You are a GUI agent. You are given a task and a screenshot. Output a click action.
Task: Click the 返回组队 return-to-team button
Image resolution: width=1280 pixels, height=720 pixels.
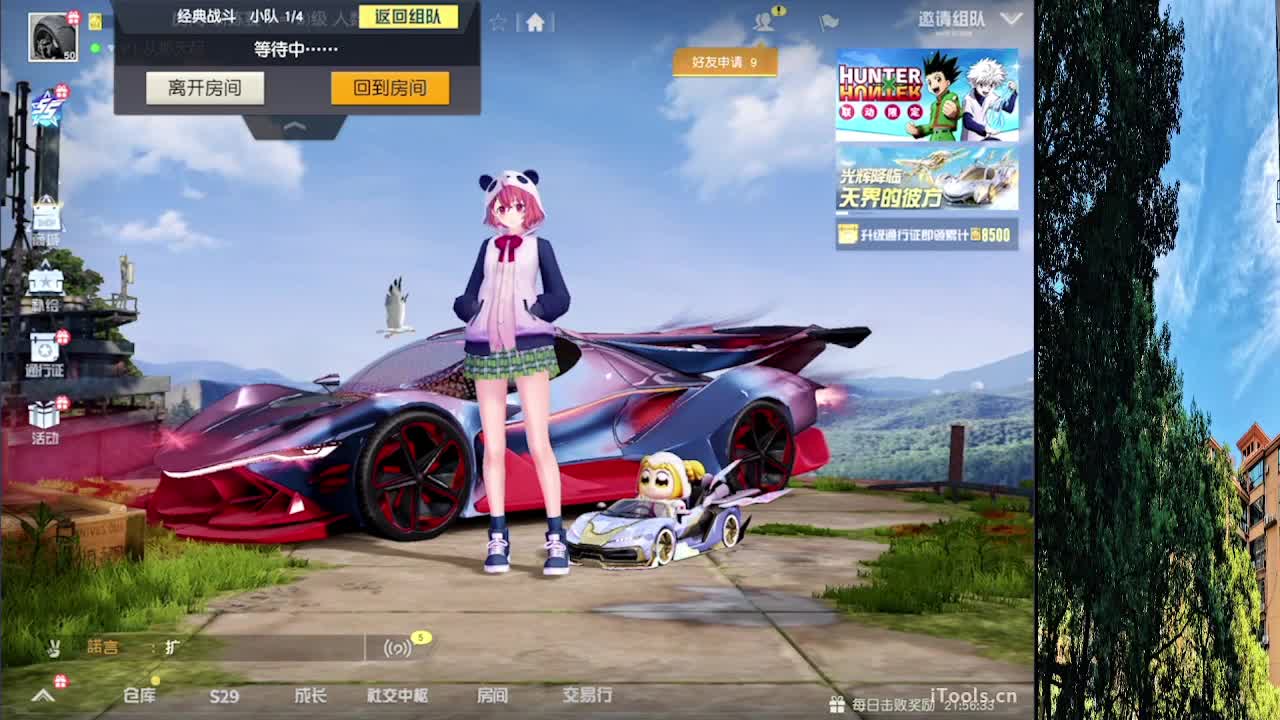pyautogui.click(x=409, y=17)
